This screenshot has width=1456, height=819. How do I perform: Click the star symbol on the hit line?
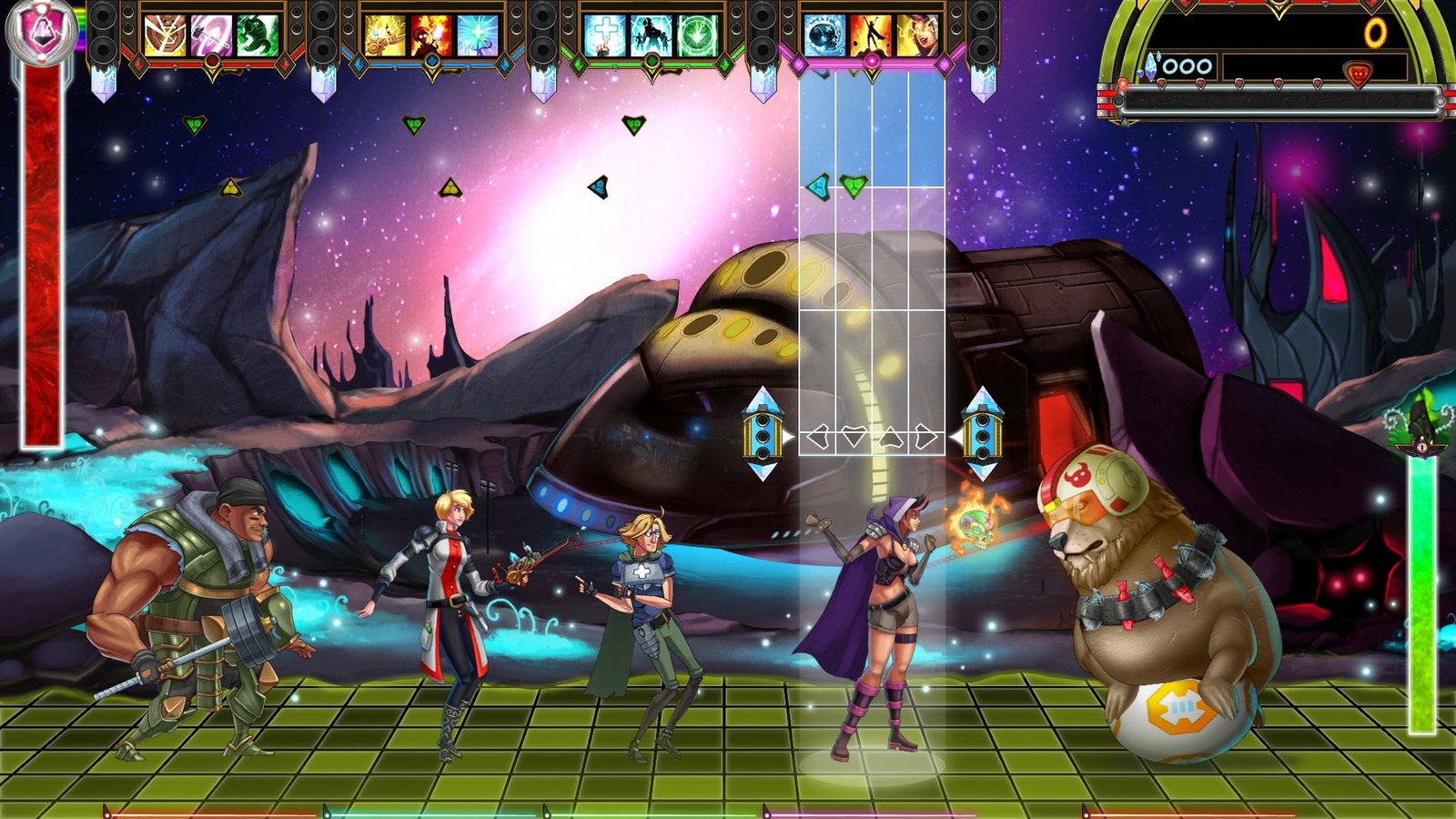pyautogui.click(x=892, y=437)
